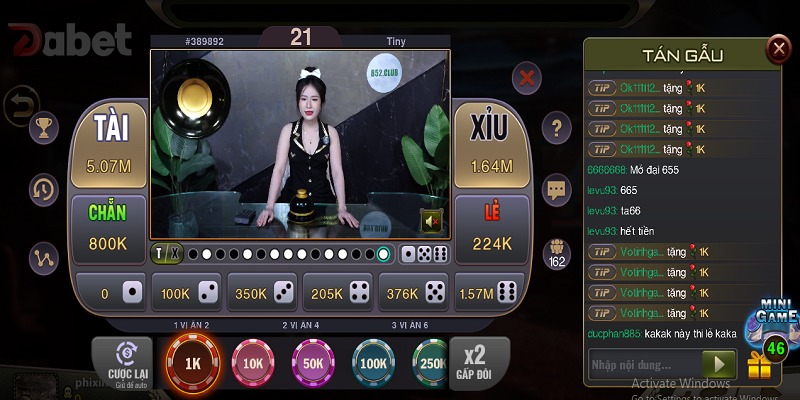Repeat last bet with Cược Lại
Screen dimensions: 800x400
point(124,362)
